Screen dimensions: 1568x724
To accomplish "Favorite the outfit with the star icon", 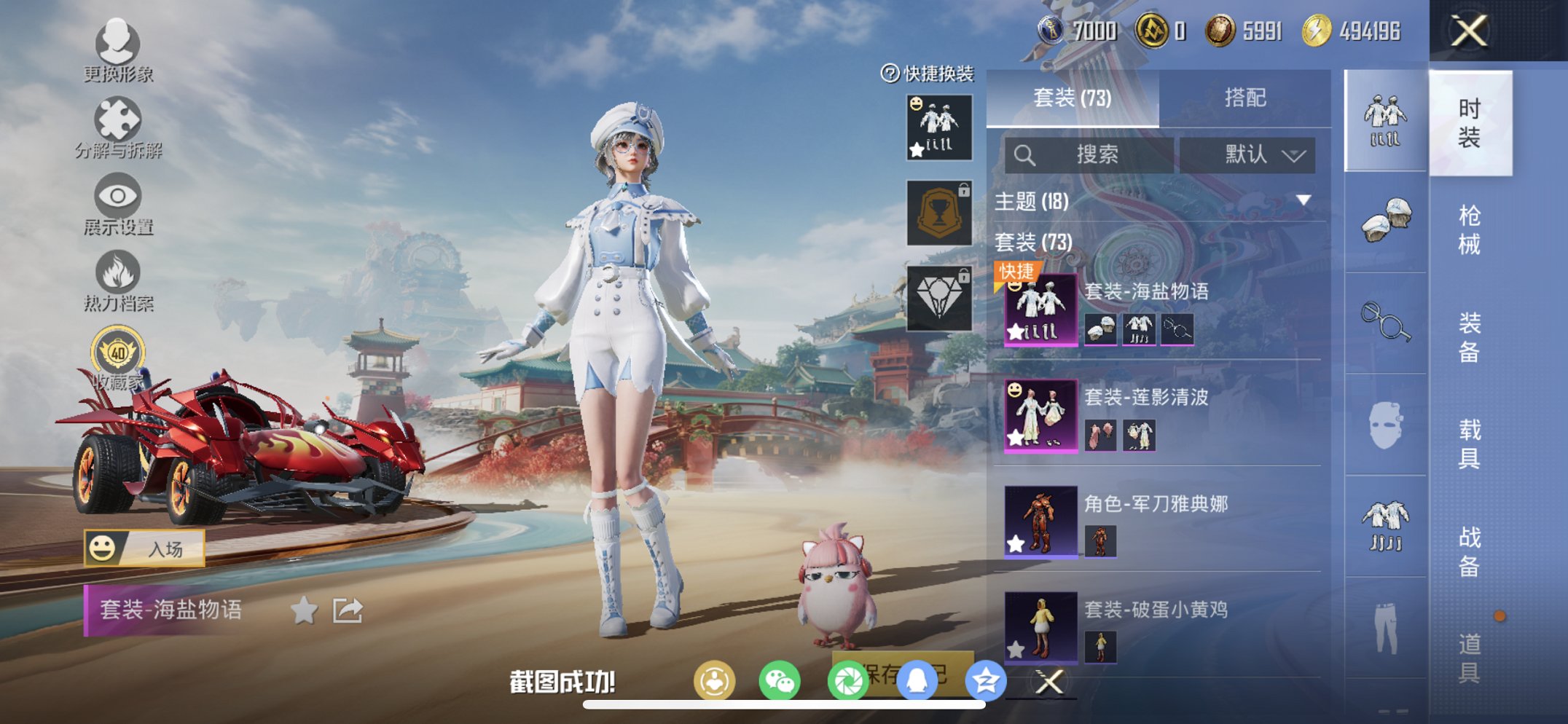I will click(304, 610).
